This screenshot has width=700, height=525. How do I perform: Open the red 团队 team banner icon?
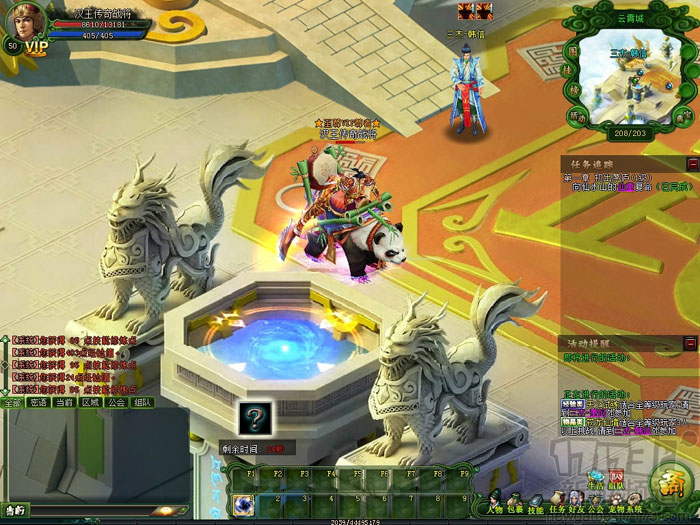pos(616,476)
